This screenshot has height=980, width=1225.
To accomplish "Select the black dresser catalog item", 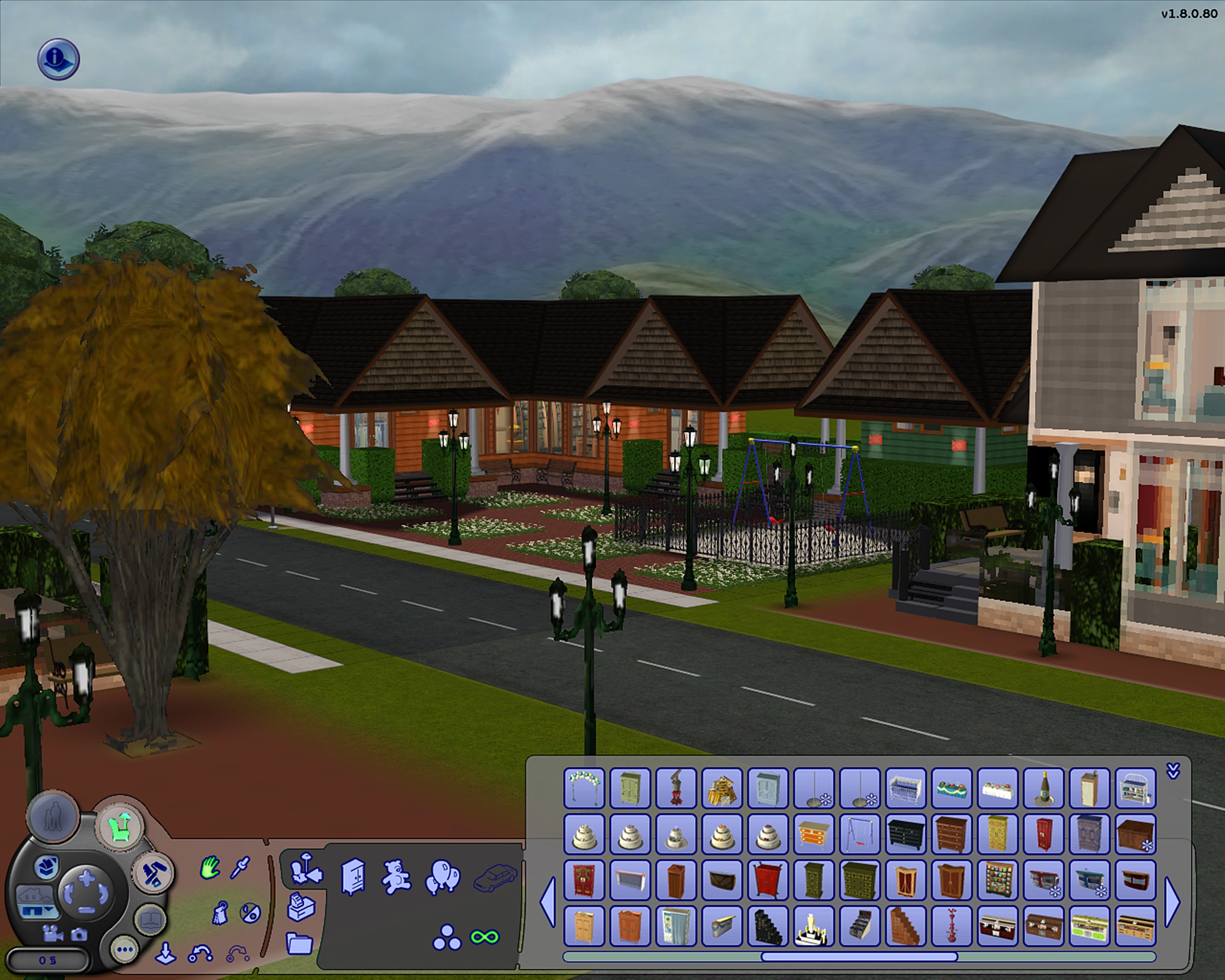I will (905, 834).
